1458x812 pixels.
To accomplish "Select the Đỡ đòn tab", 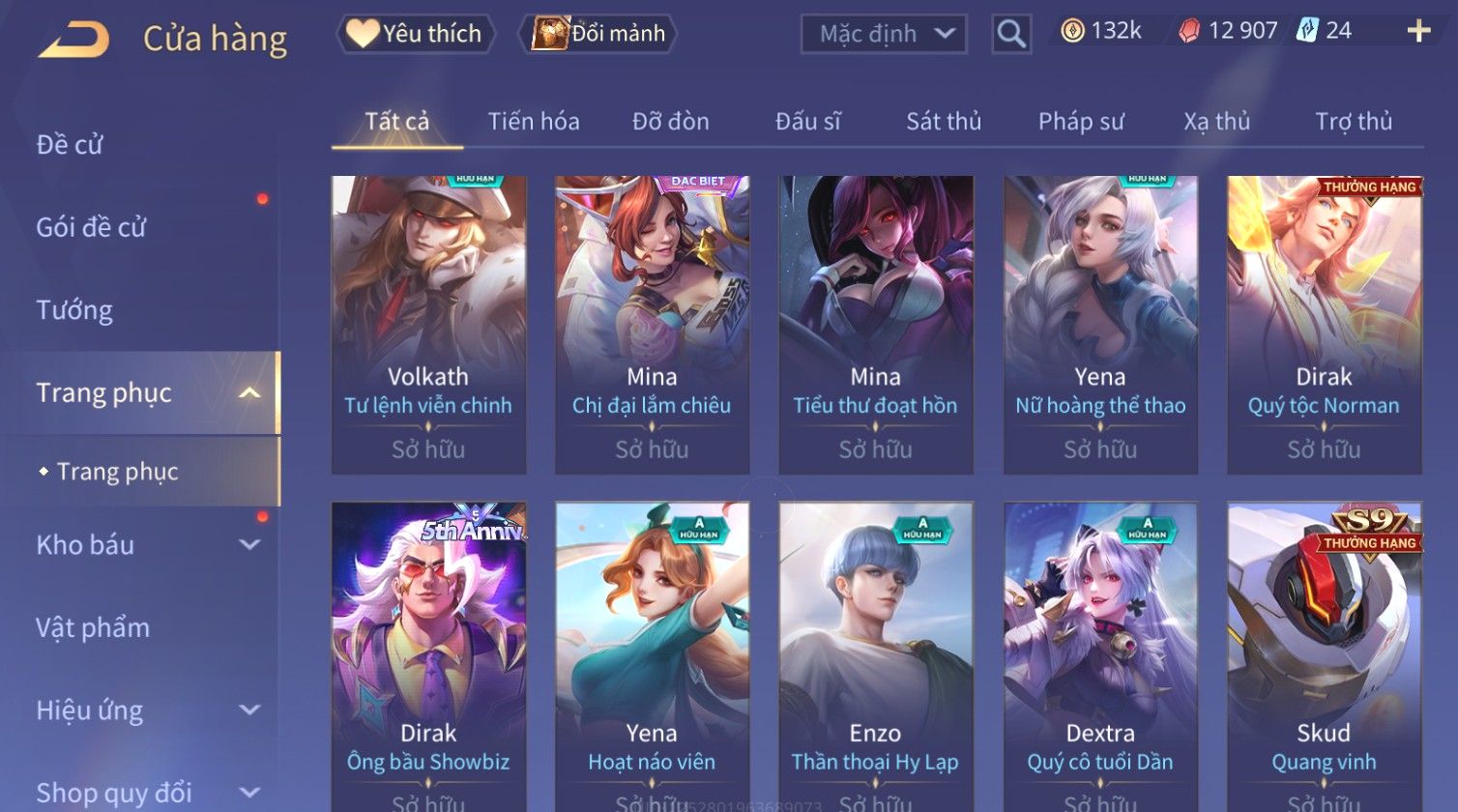I will 670,122.
